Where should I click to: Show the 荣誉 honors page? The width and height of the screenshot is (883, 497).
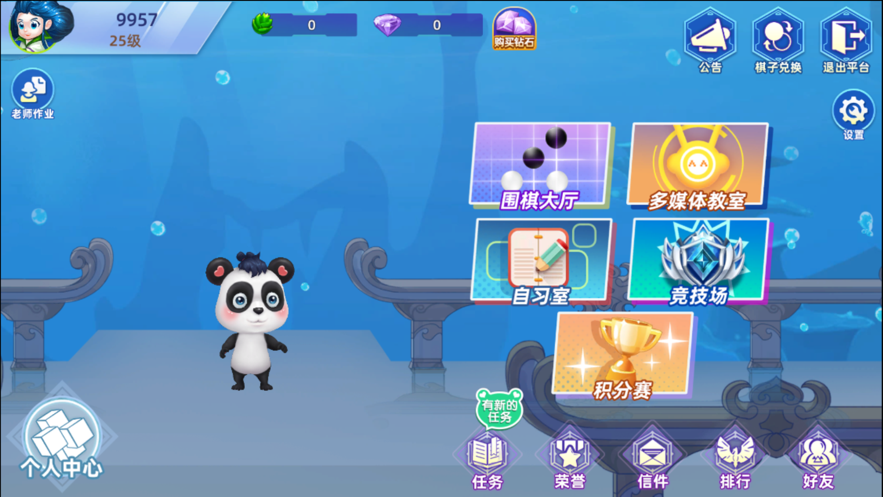(569, 462)
